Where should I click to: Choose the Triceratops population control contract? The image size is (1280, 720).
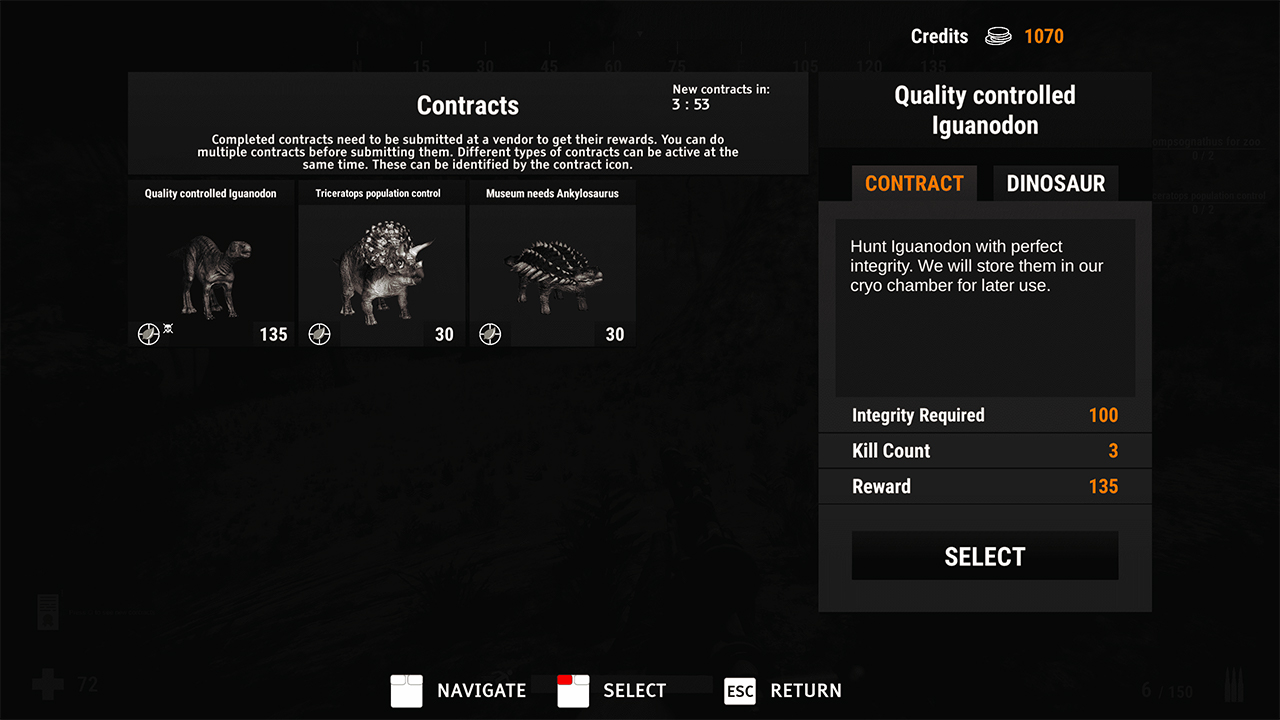tap(382, 265)
